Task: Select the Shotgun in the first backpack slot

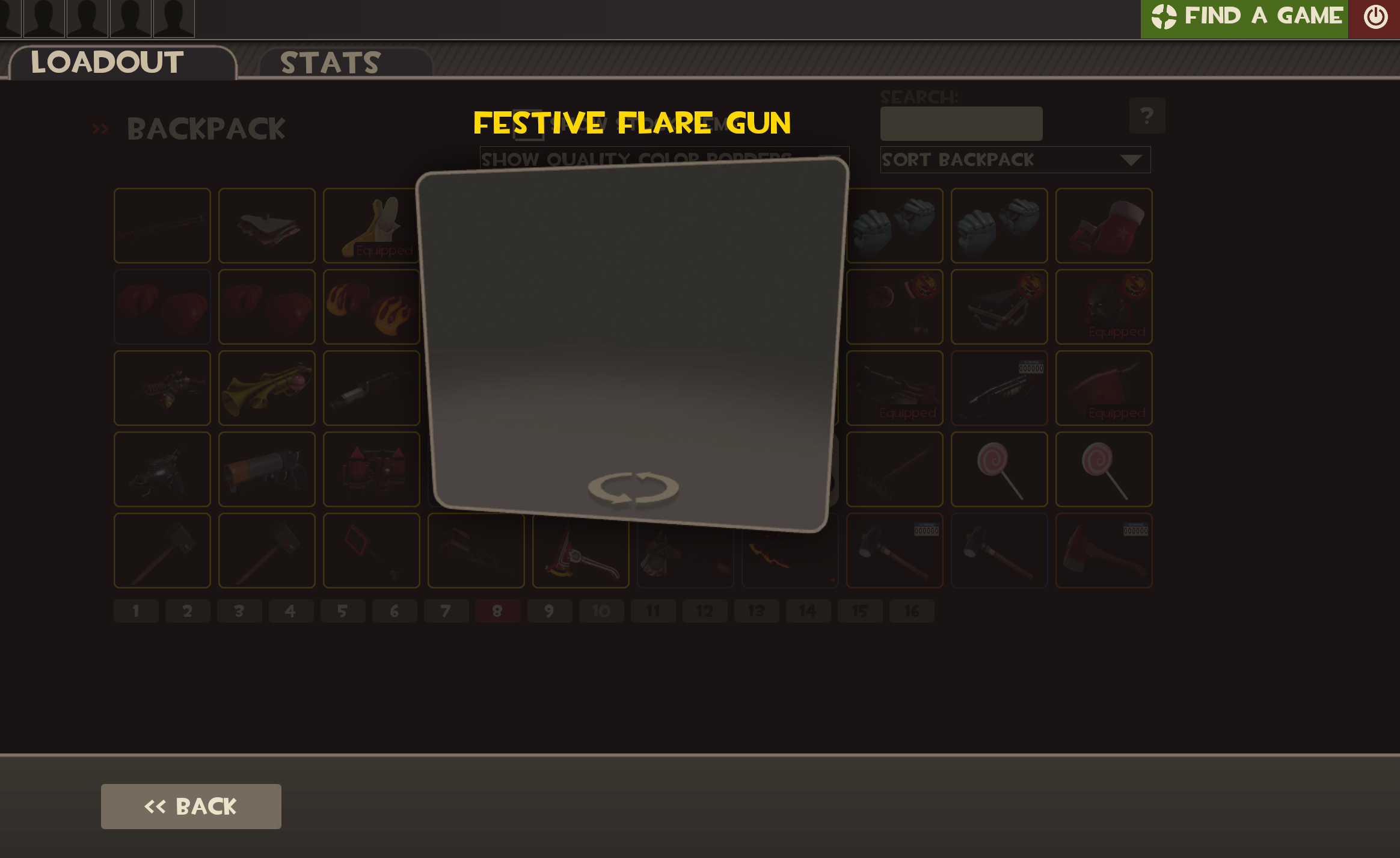Action: [x=162, y=226]
